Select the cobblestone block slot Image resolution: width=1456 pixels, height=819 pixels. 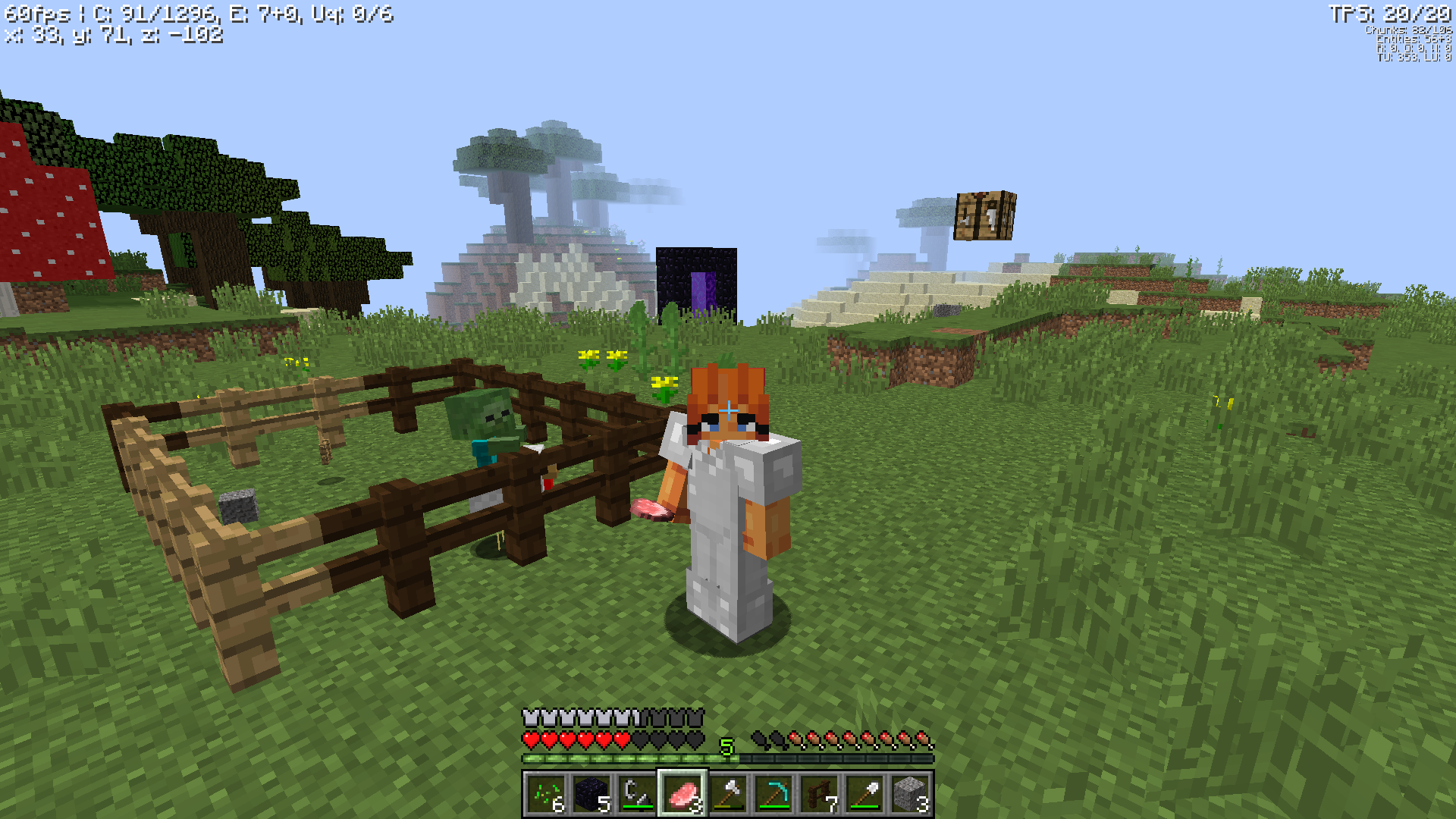pyautogui.click(x=910, y=794)
